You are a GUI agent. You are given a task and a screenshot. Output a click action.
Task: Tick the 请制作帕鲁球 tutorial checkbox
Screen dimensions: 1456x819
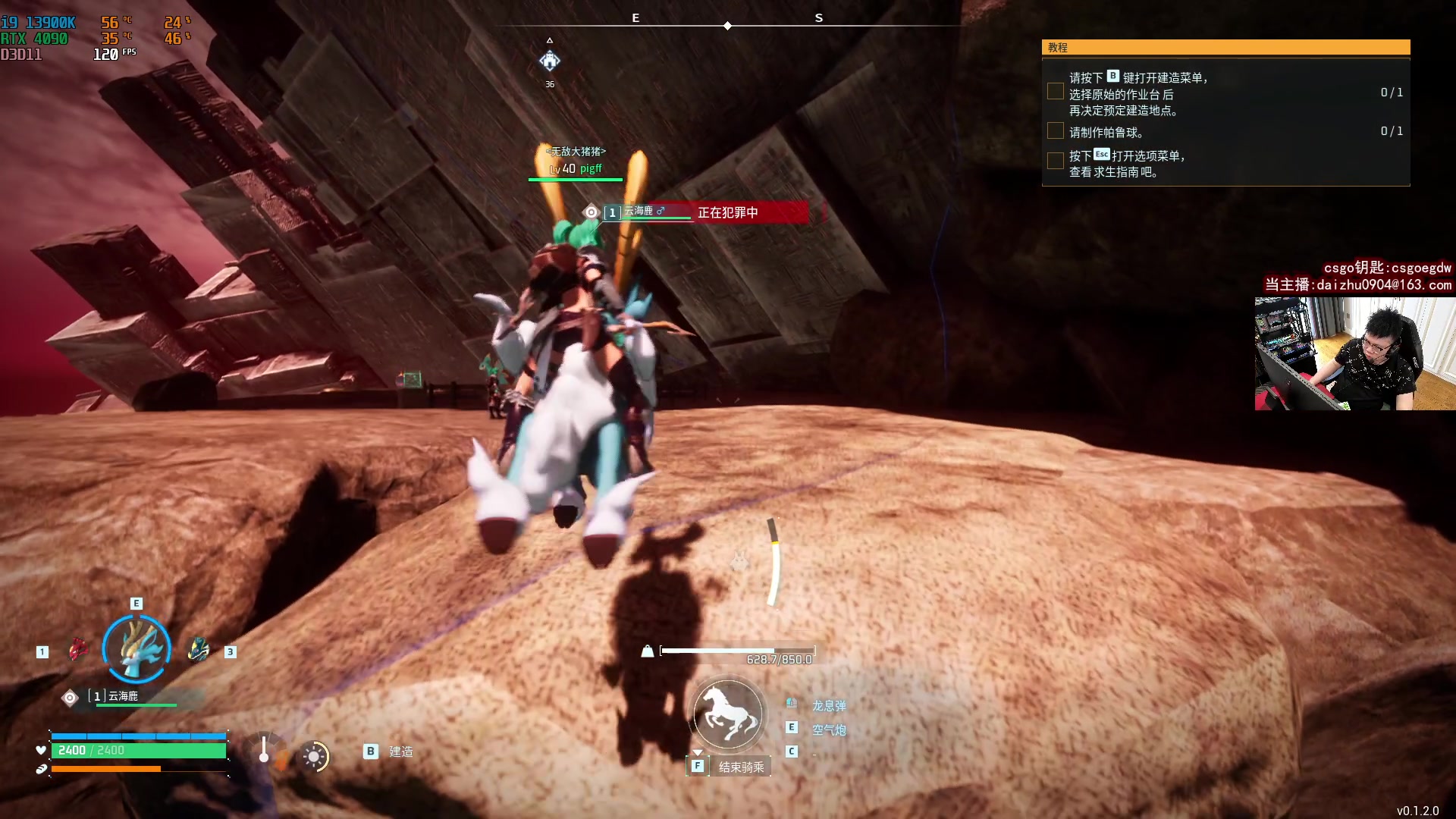pos(1055,131)
